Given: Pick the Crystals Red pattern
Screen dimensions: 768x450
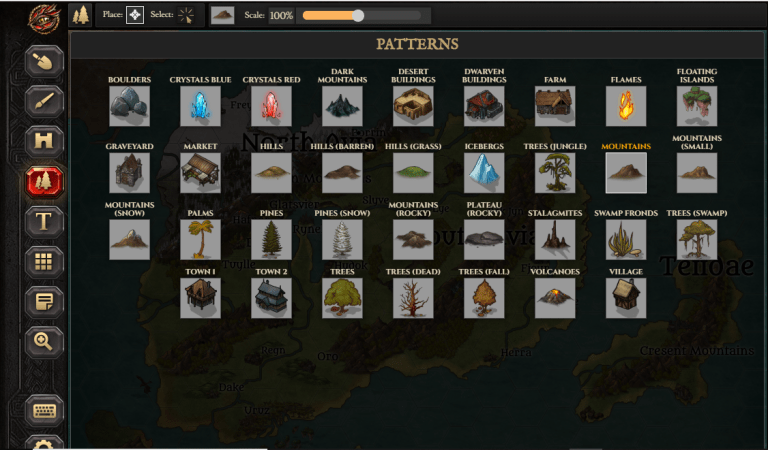Looking at the screenshot, I should tap(271, 106).
